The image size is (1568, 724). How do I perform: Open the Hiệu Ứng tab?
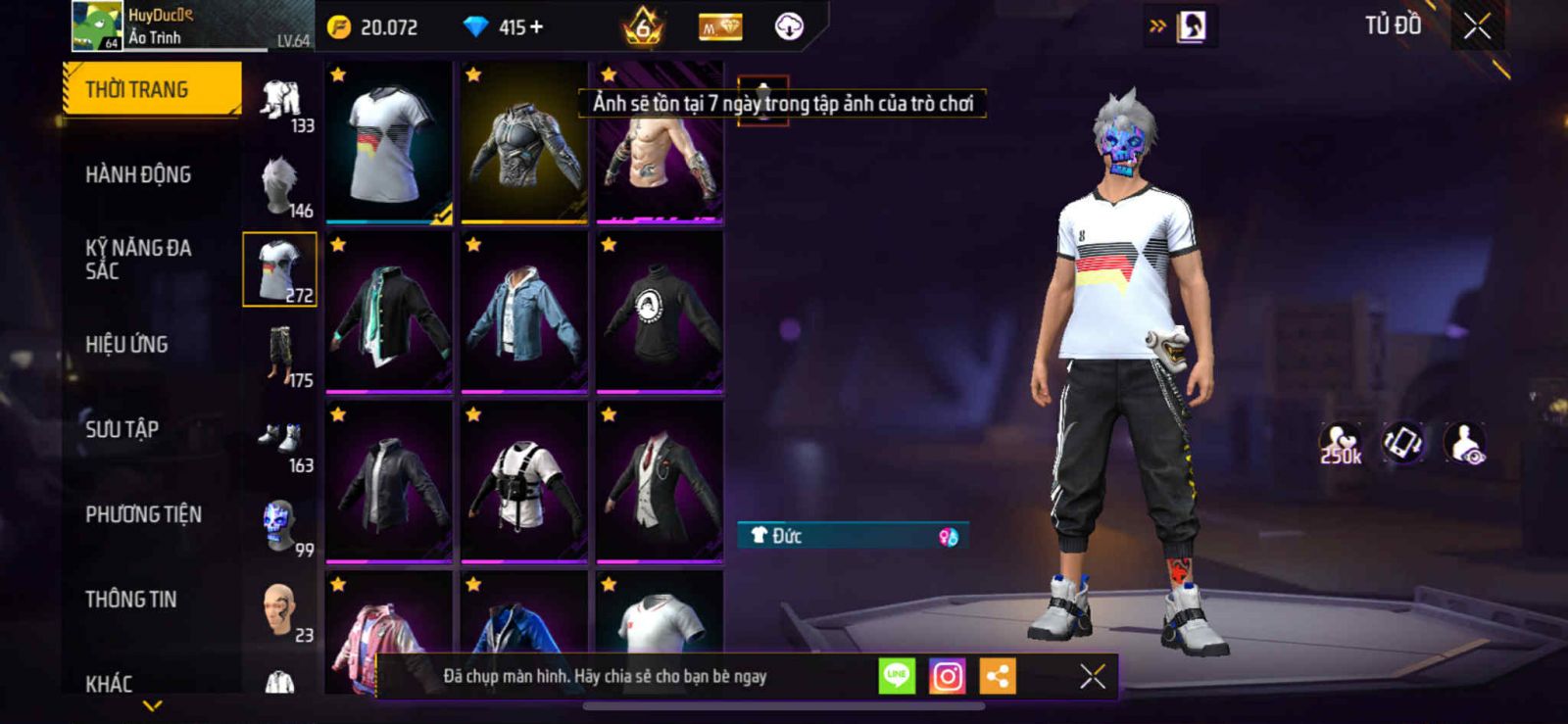click(x=126, y=344)
